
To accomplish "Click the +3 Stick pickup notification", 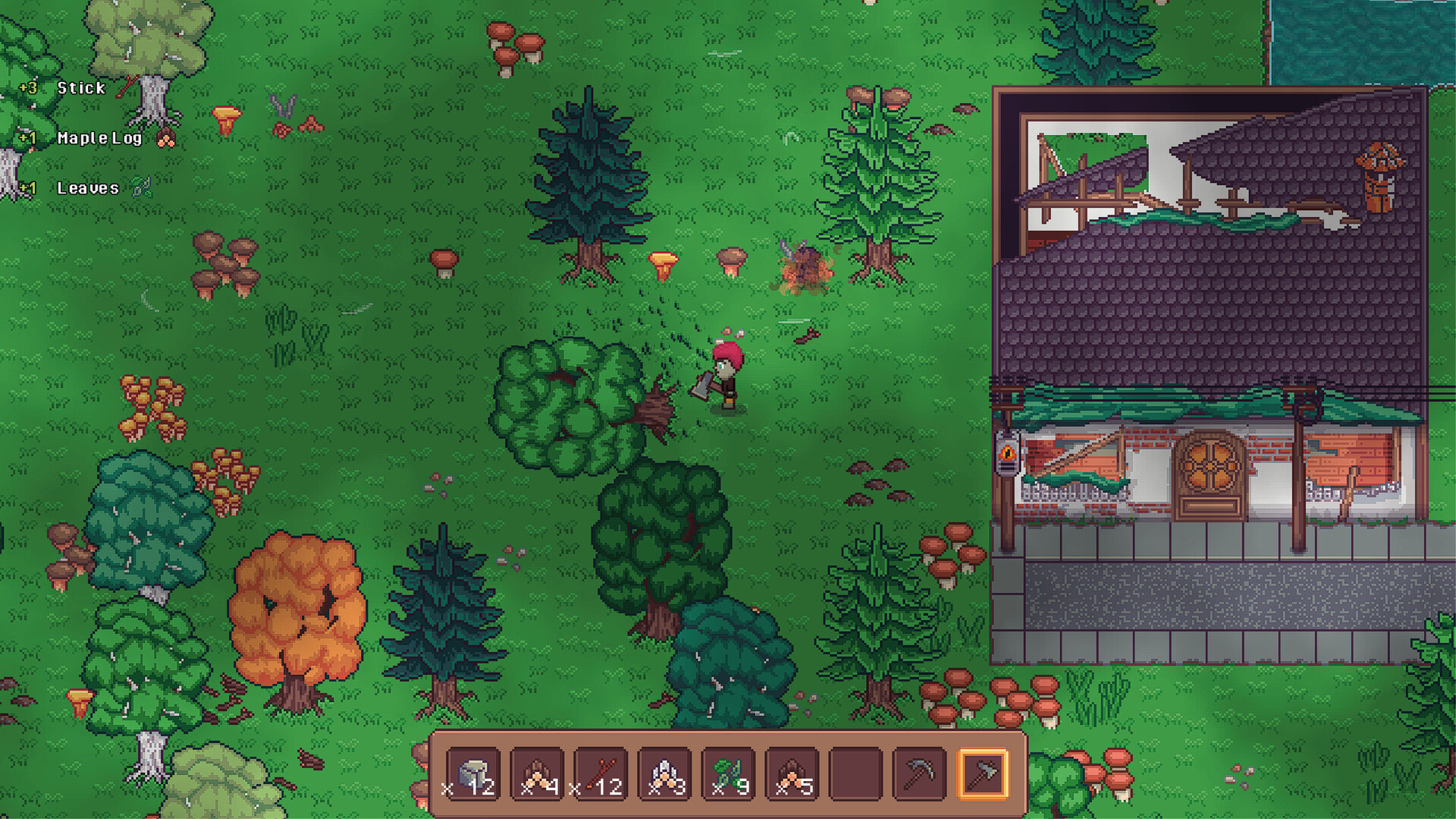I will tap(64, 88).
